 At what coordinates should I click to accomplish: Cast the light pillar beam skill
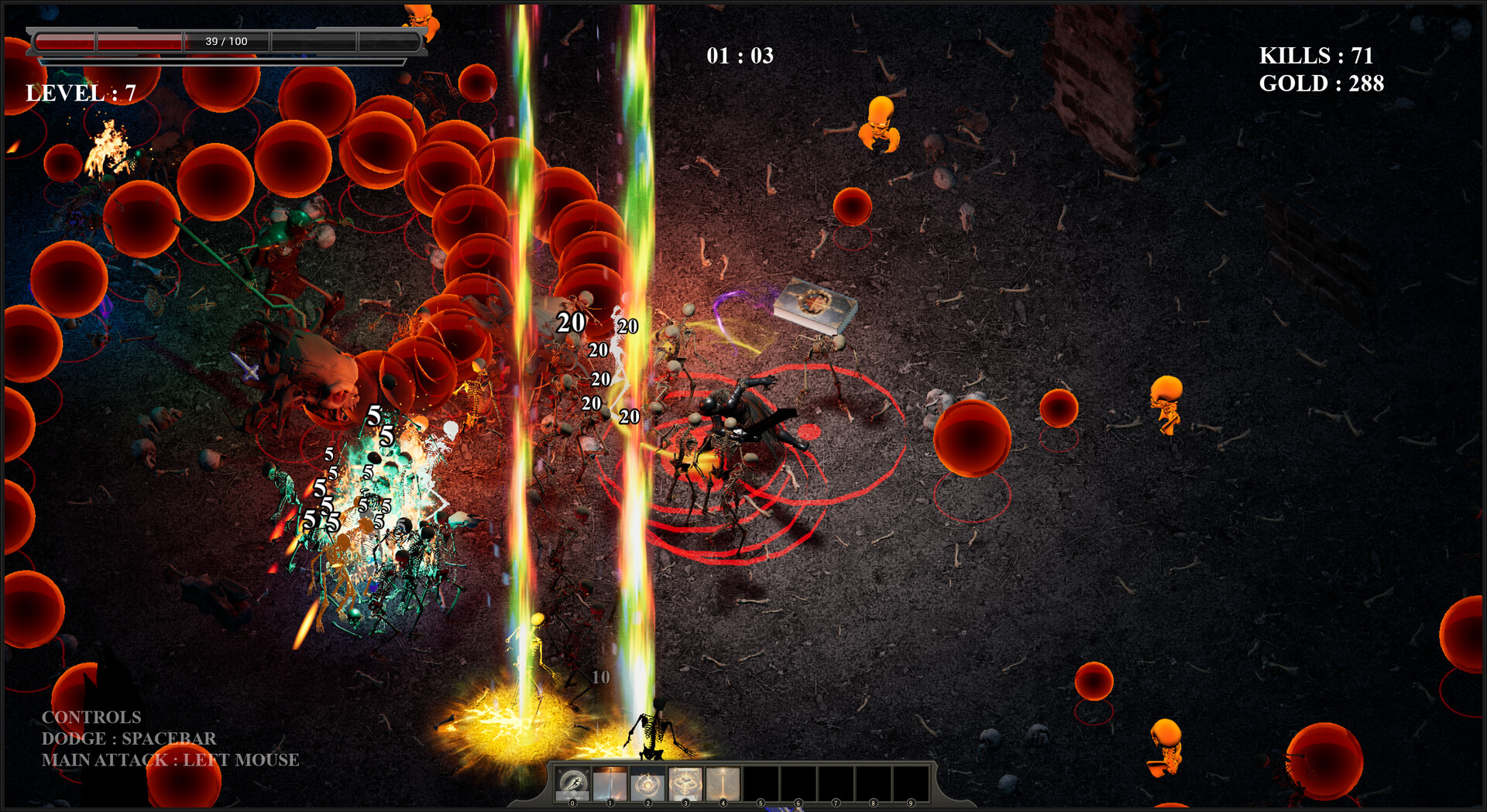pyautogui.click(x=723, y=784)
